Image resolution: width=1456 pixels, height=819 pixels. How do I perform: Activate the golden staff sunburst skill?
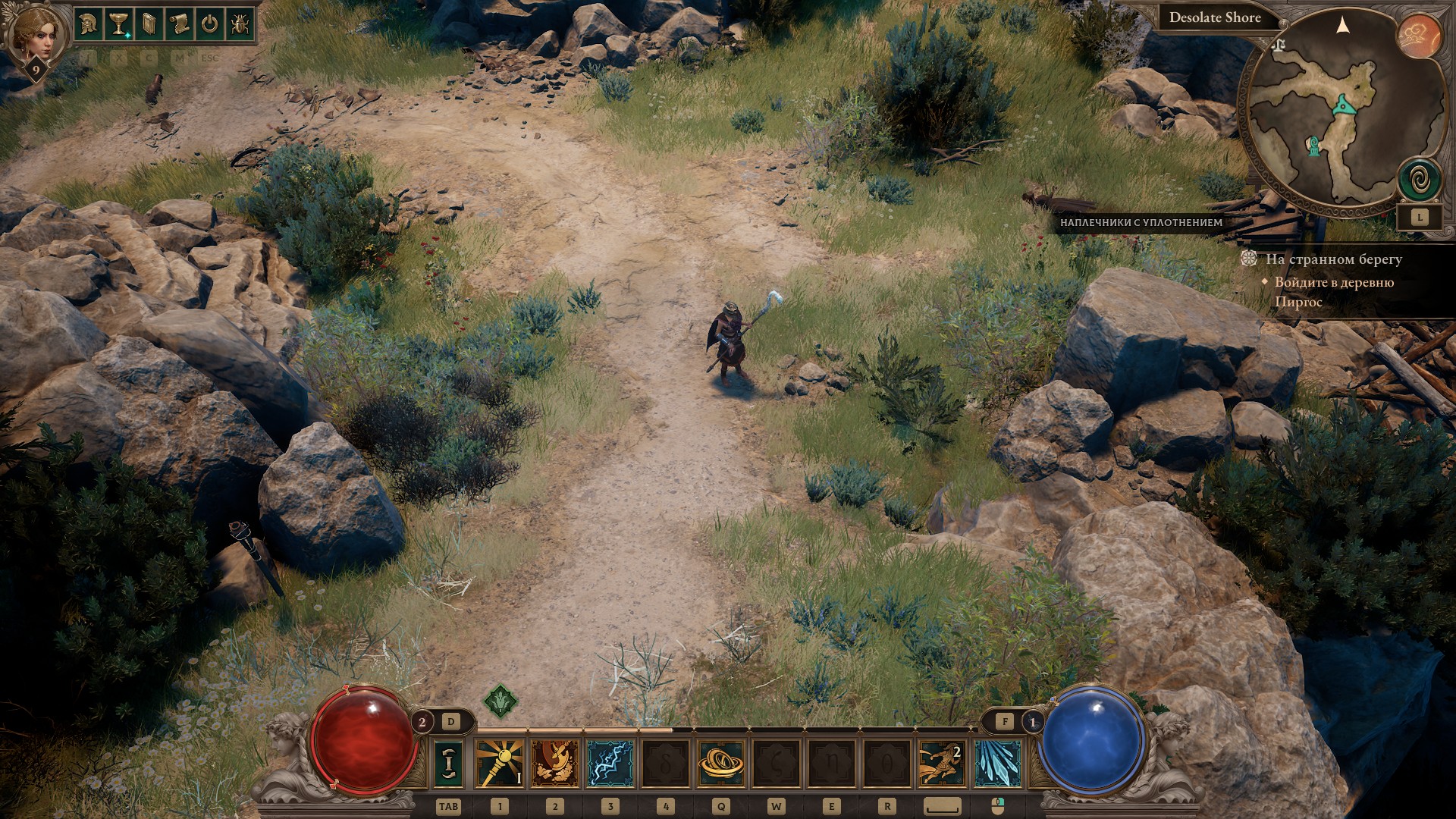click(x=500, y=764)
